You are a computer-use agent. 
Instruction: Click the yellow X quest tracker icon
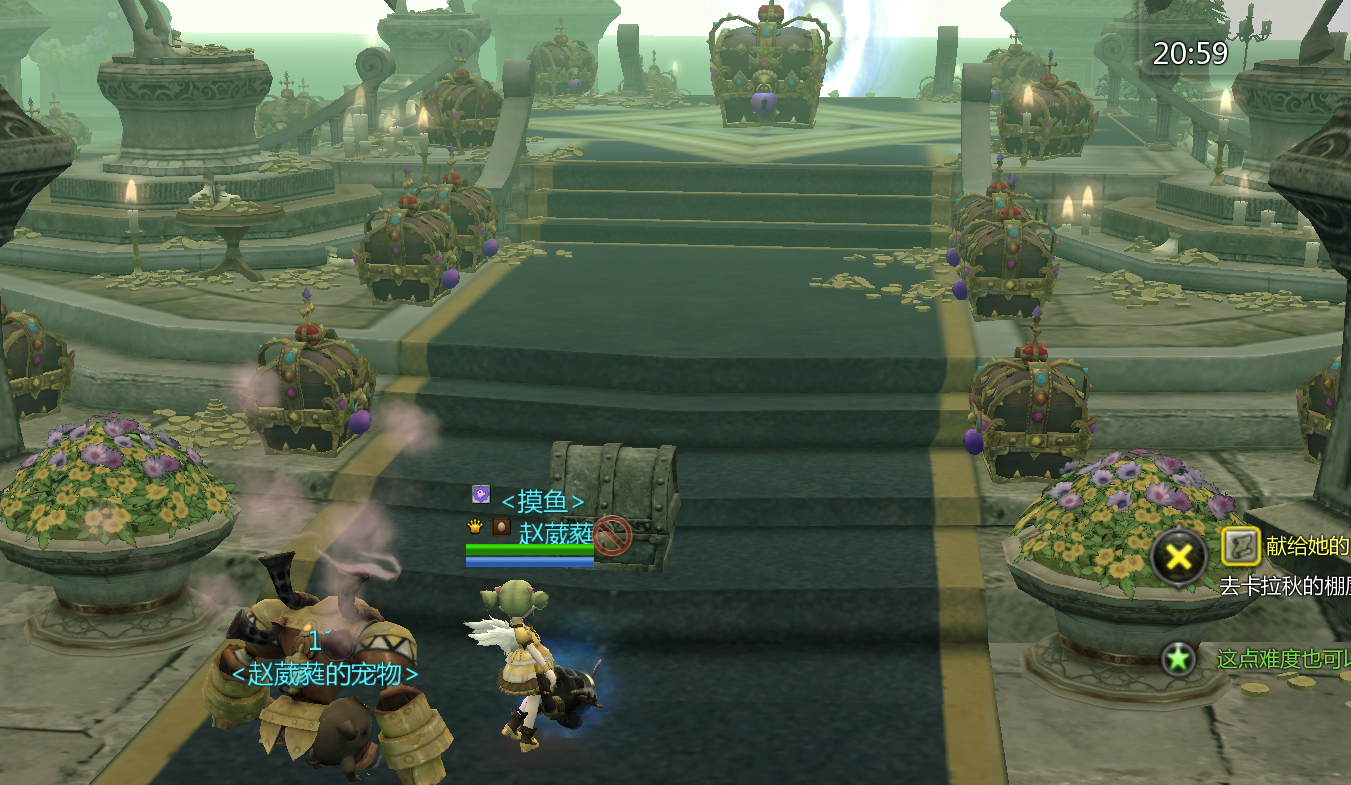pyautogui.click(x=1179, y=557)
